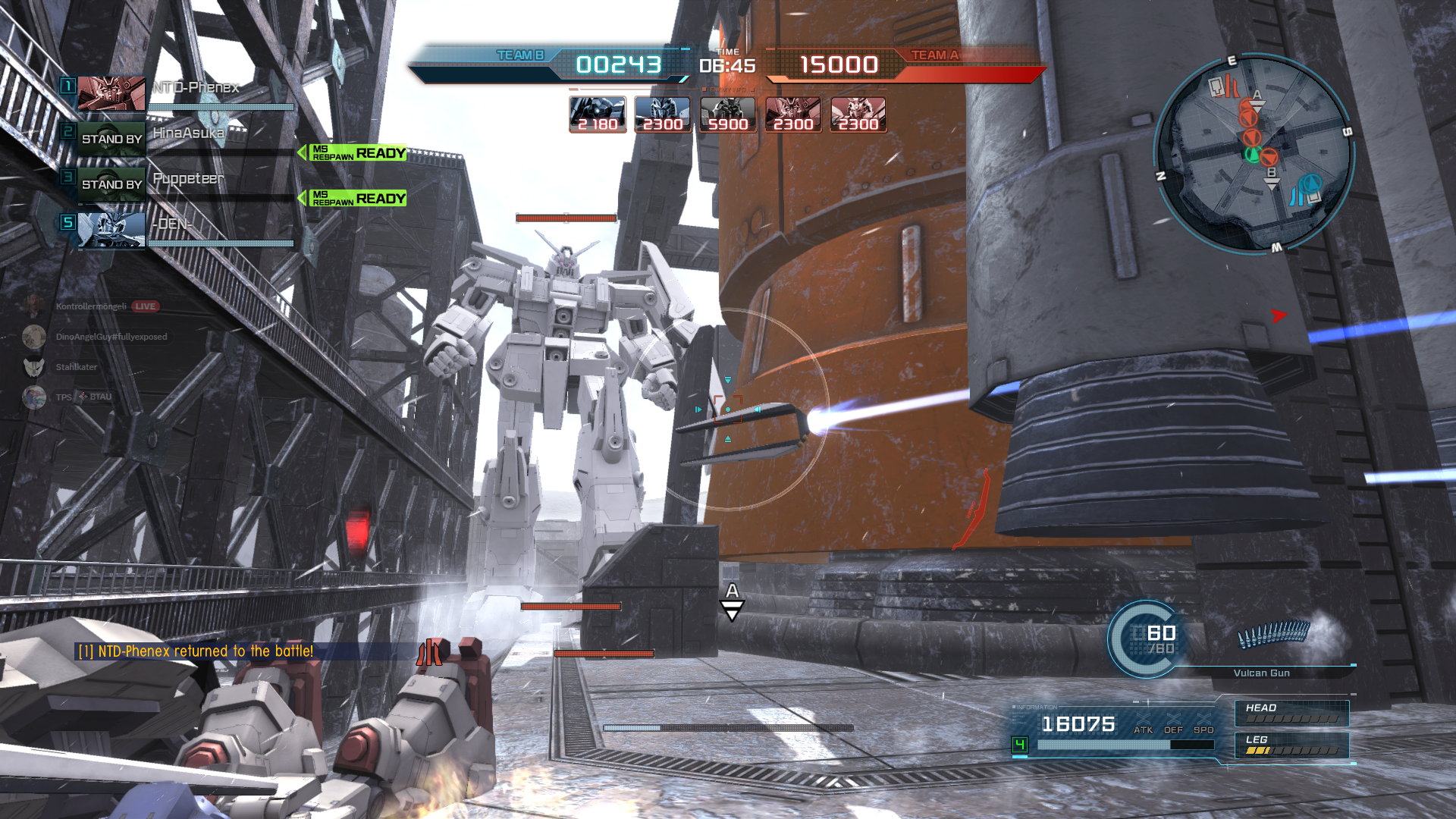This screenshot has height=819, width=1456.
Task: Select the -DEN- teammate portrait
Action: pos(111,231)
